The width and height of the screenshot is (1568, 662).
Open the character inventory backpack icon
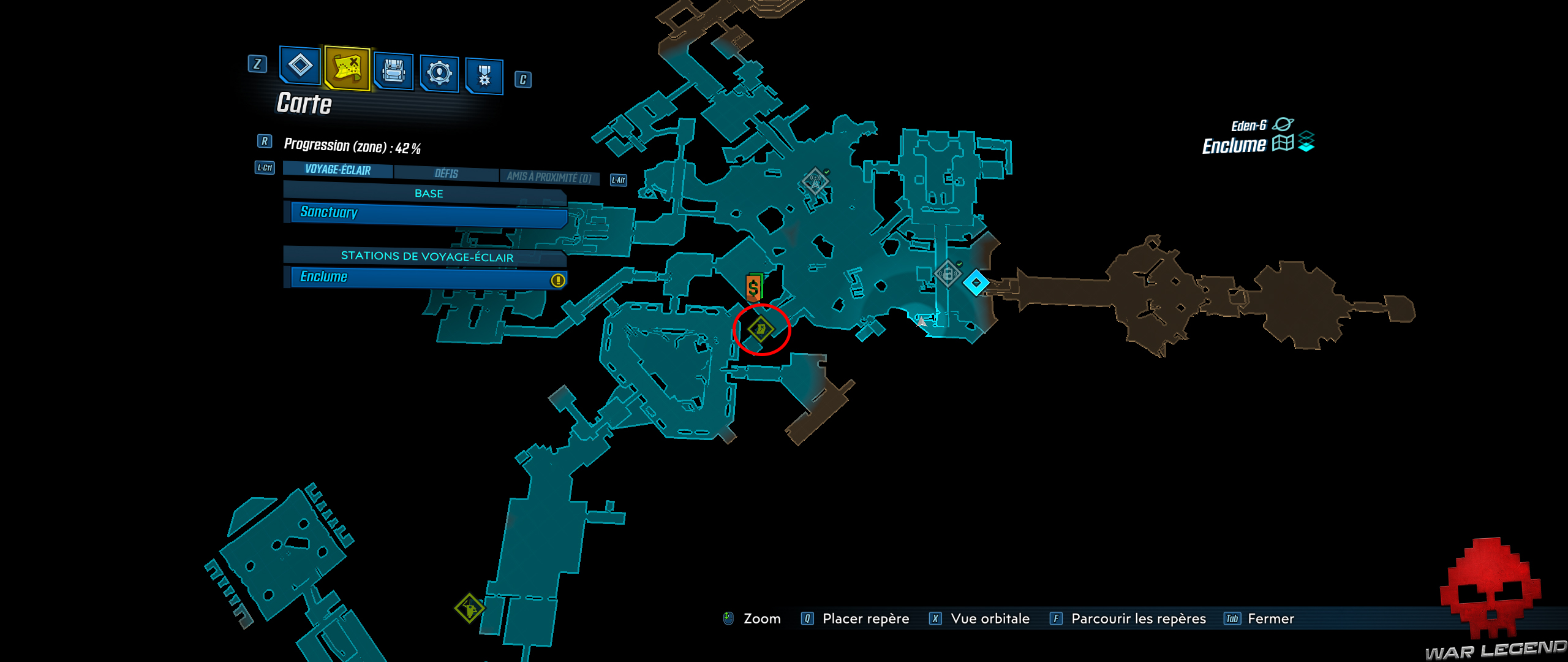click(395, 72)
